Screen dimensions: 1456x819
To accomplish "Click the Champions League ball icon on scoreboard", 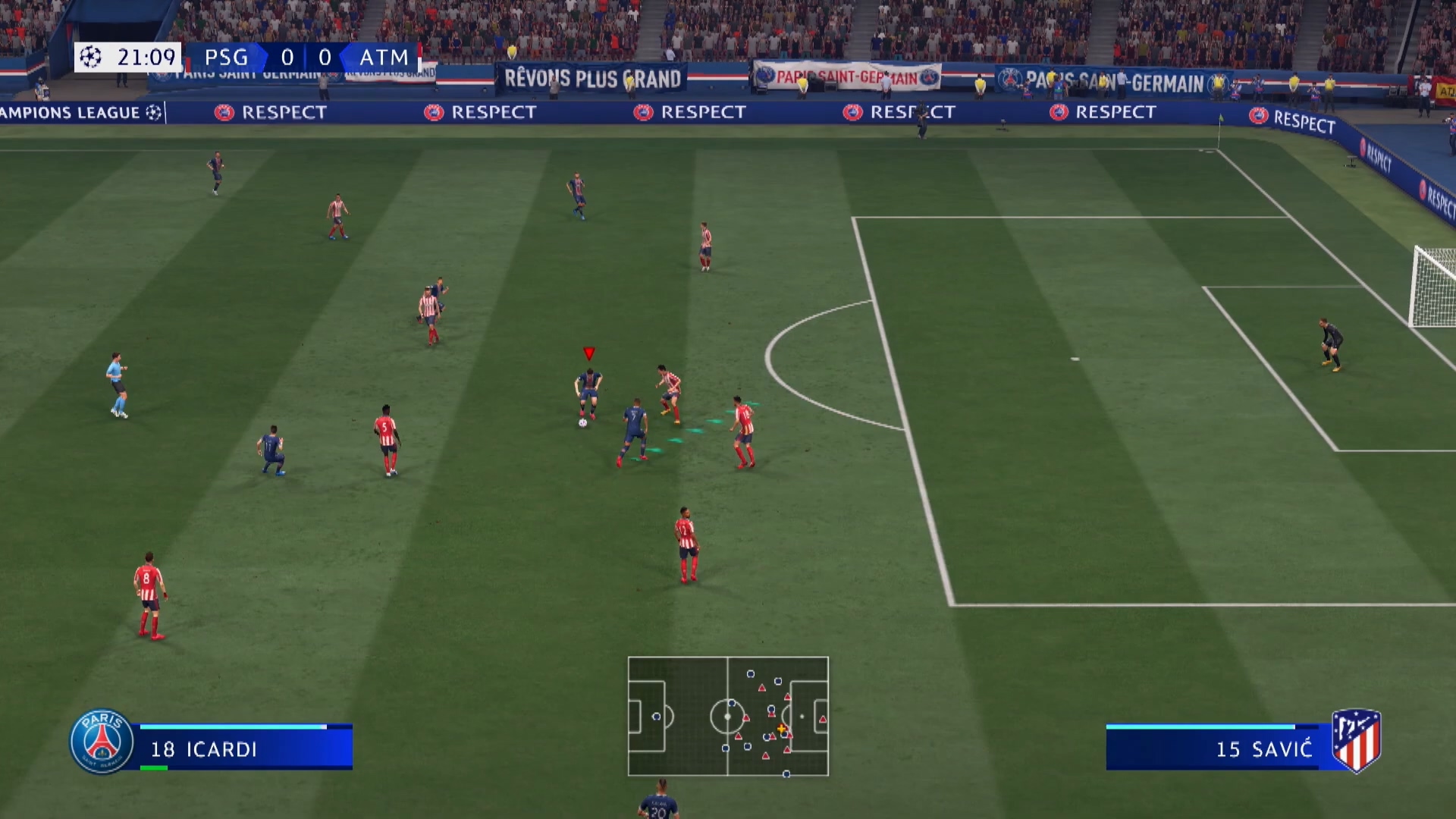I will (x=91, y=57).
